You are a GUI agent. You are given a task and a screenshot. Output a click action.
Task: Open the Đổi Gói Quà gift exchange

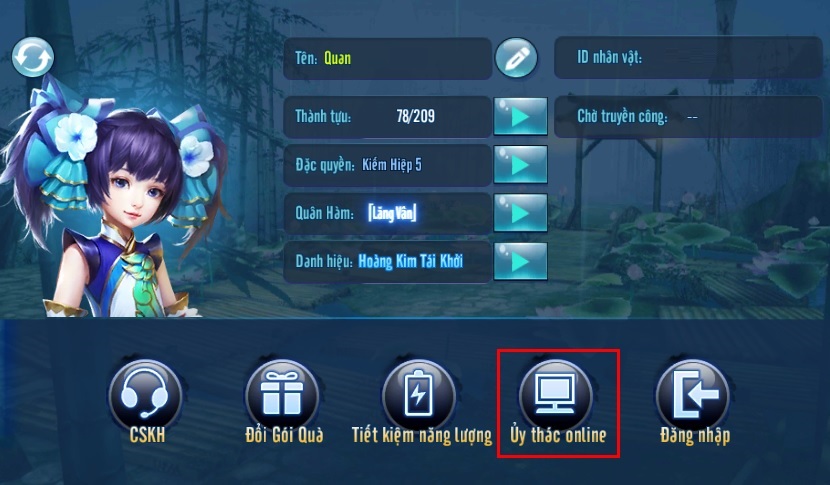[x=281, y=394]
